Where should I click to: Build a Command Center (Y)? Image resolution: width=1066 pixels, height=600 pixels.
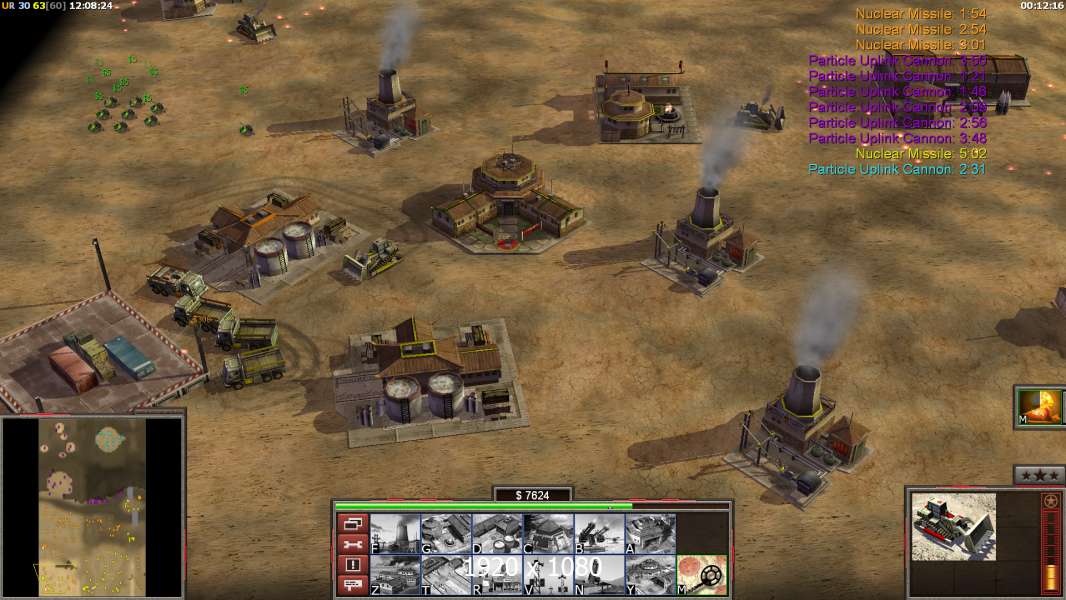[650, 575]
